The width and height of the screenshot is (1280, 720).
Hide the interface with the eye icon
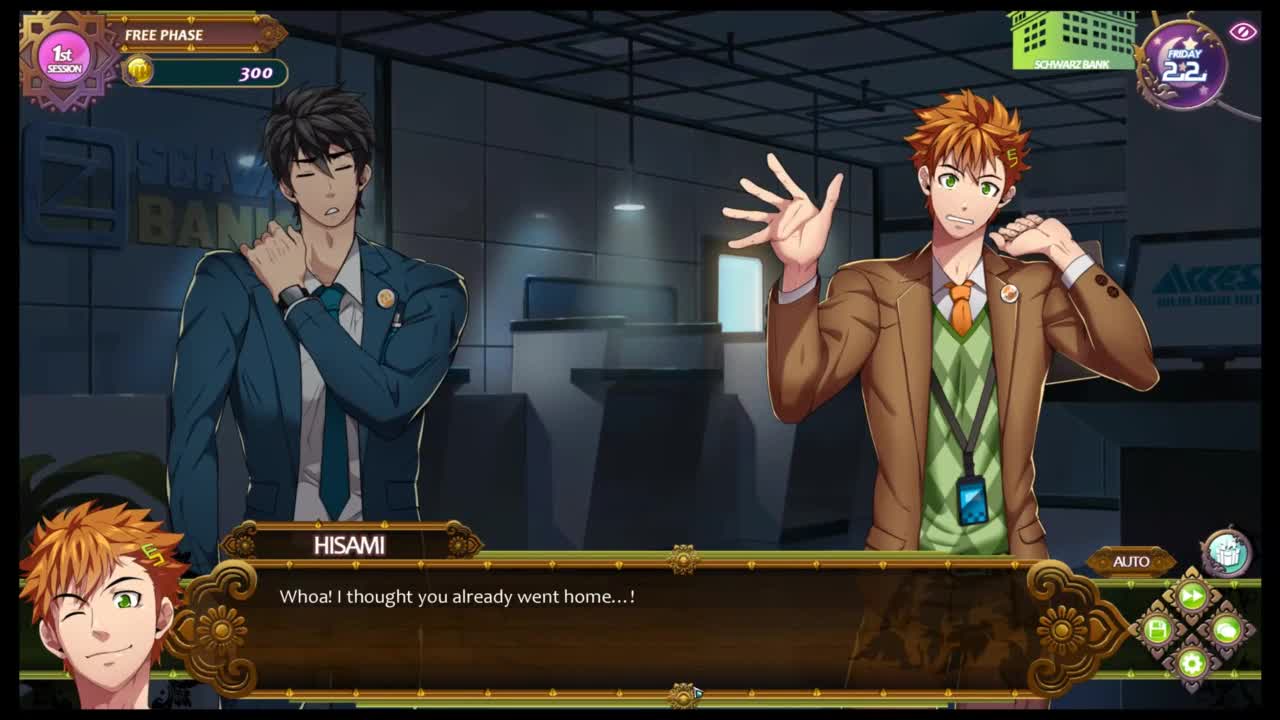click(x=1243, y=32)
